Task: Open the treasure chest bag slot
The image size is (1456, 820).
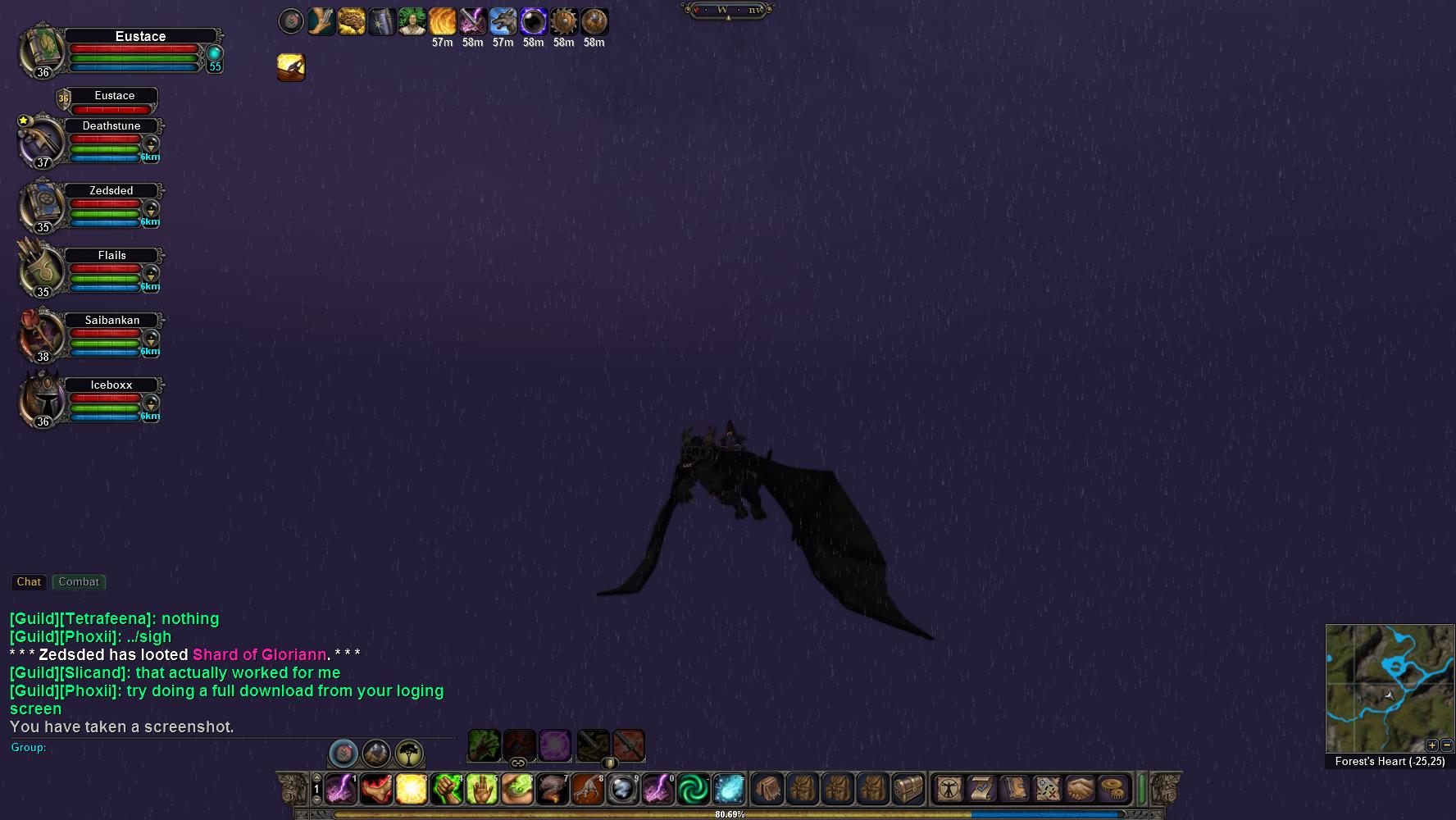Action: pos(908,789)
